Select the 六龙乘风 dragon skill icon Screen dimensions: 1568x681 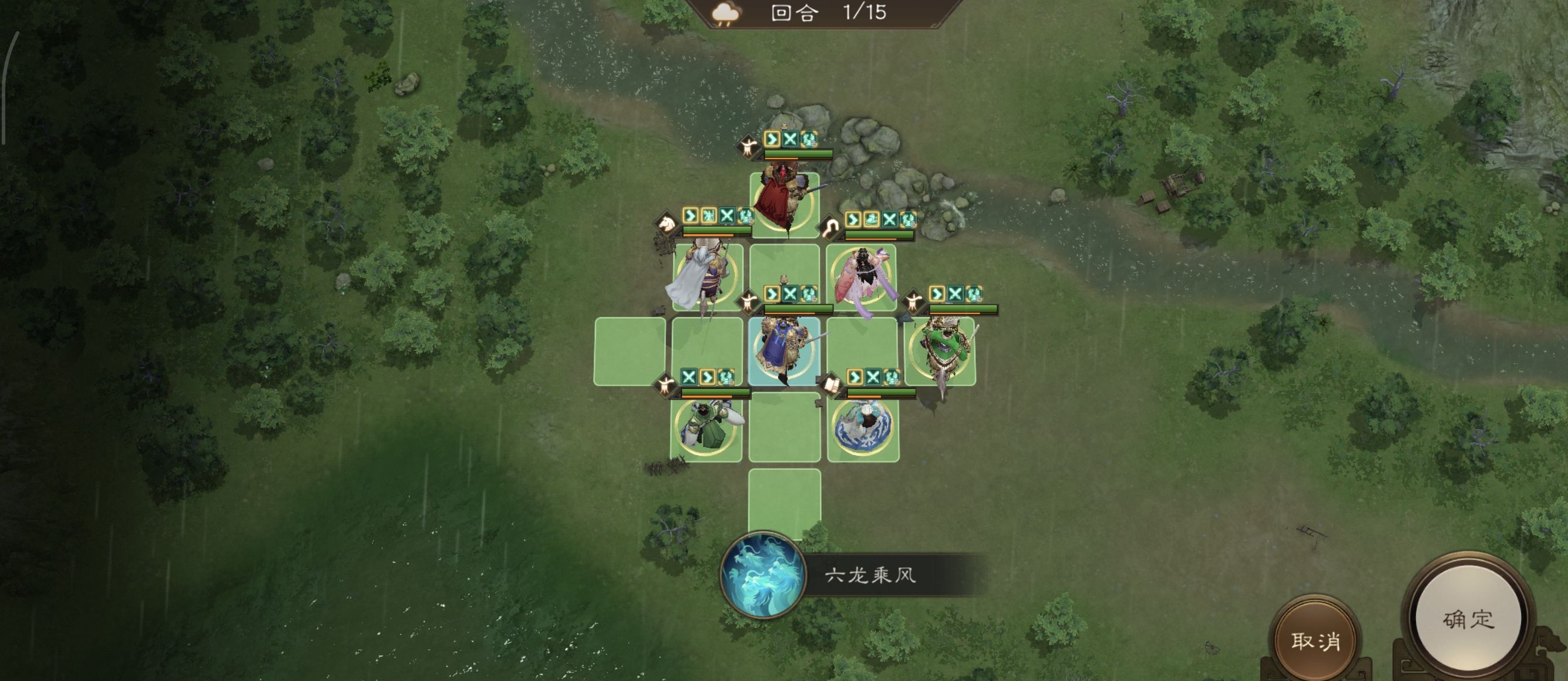763,575
